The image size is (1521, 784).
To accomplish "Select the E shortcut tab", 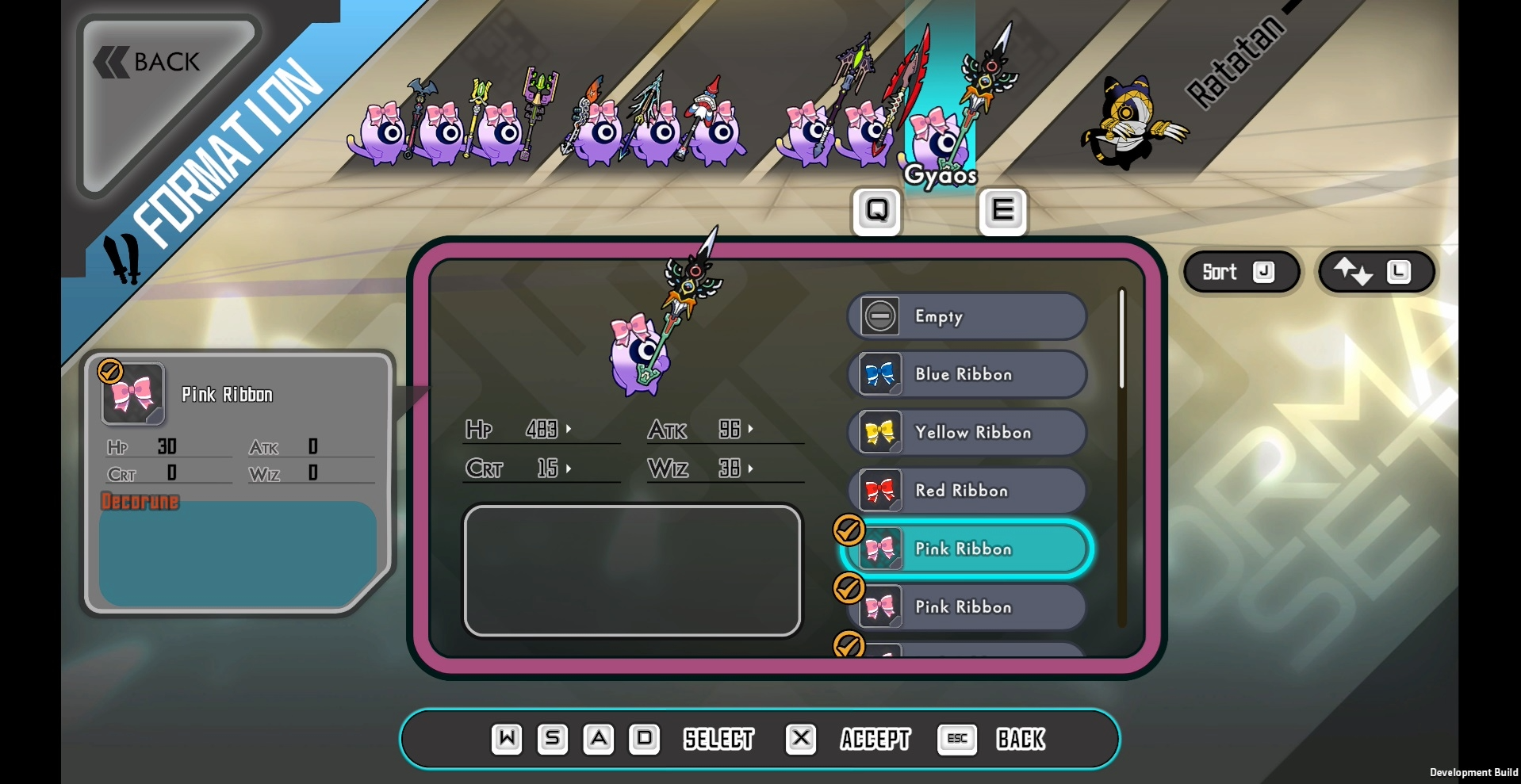I will (1002, 210).
